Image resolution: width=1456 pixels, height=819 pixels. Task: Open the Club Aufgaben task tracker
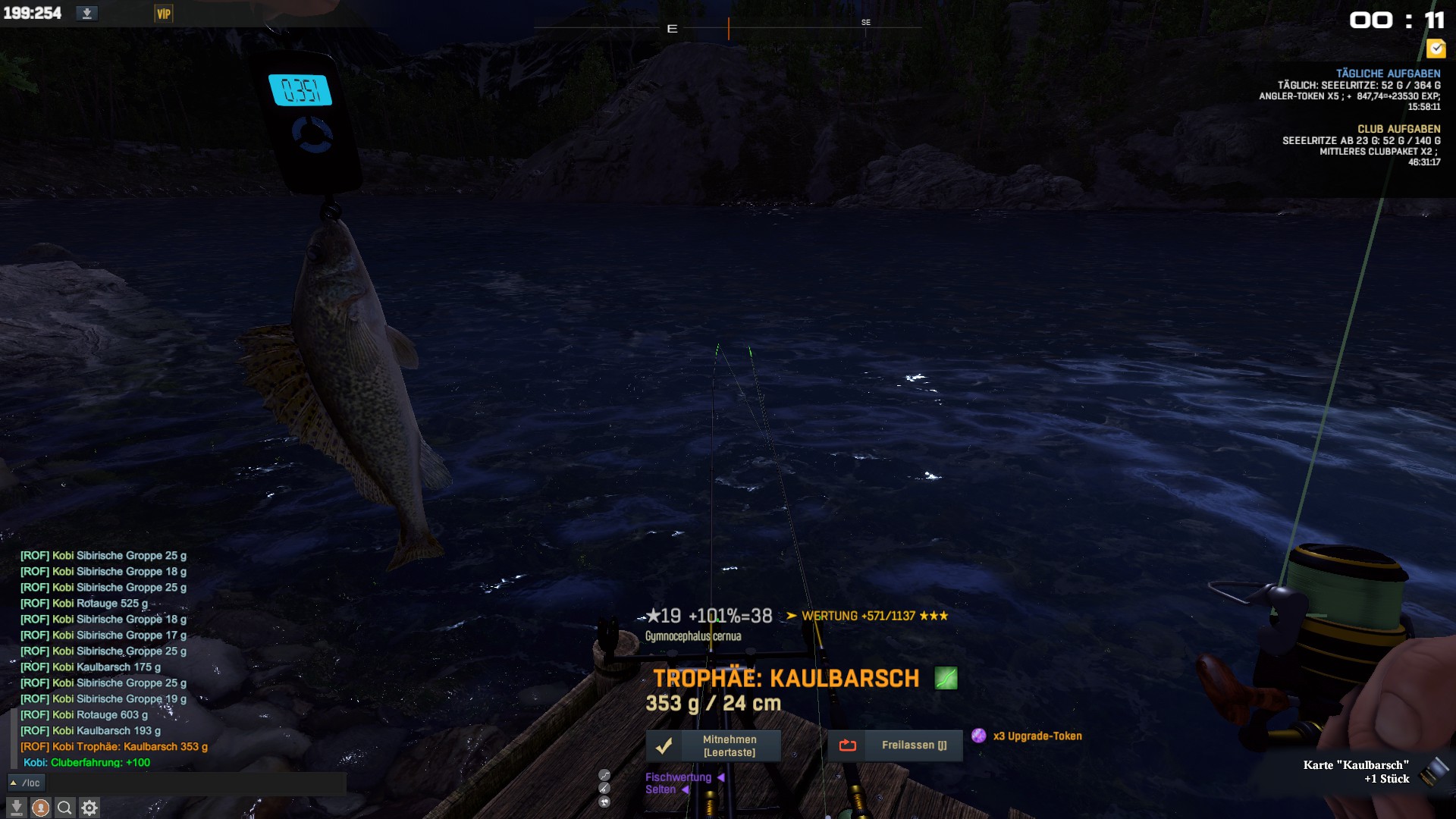pyautogui.click(x=1398, y=129)
